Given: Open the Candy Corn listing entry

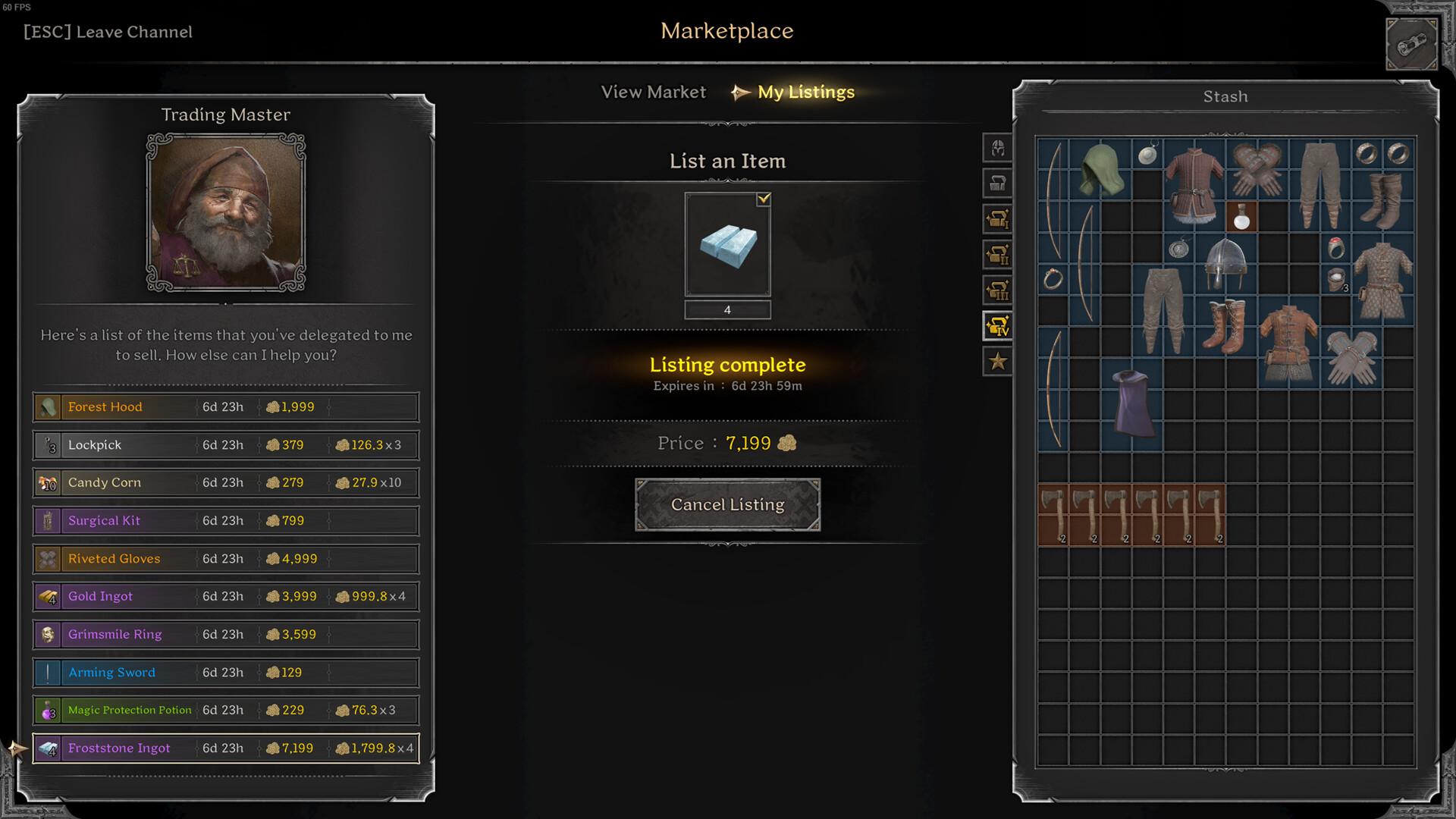Looking at the screenshot, I should (x=224, y=482).
